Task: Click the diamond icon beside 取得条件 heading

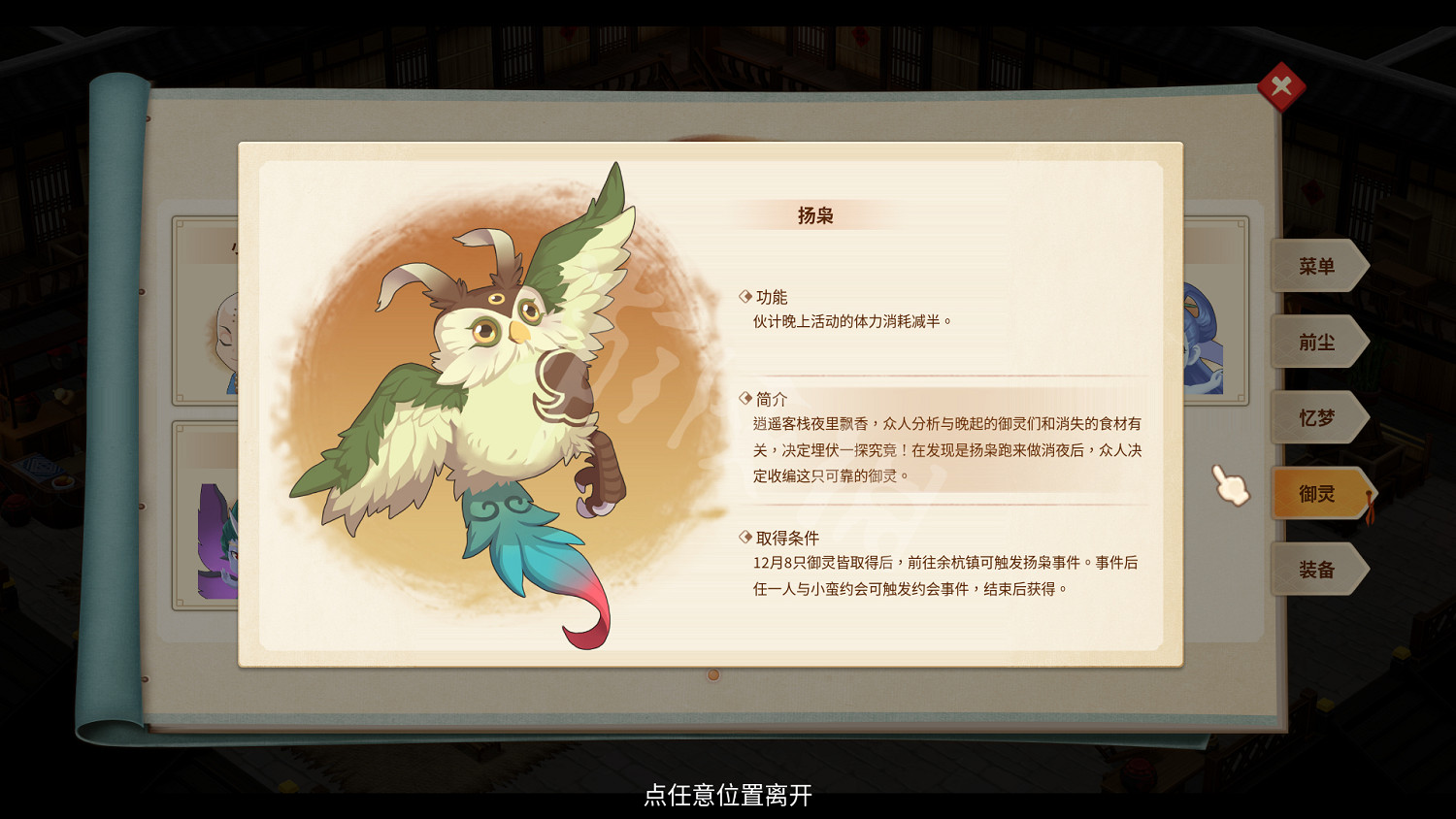Action: point(745,537)
